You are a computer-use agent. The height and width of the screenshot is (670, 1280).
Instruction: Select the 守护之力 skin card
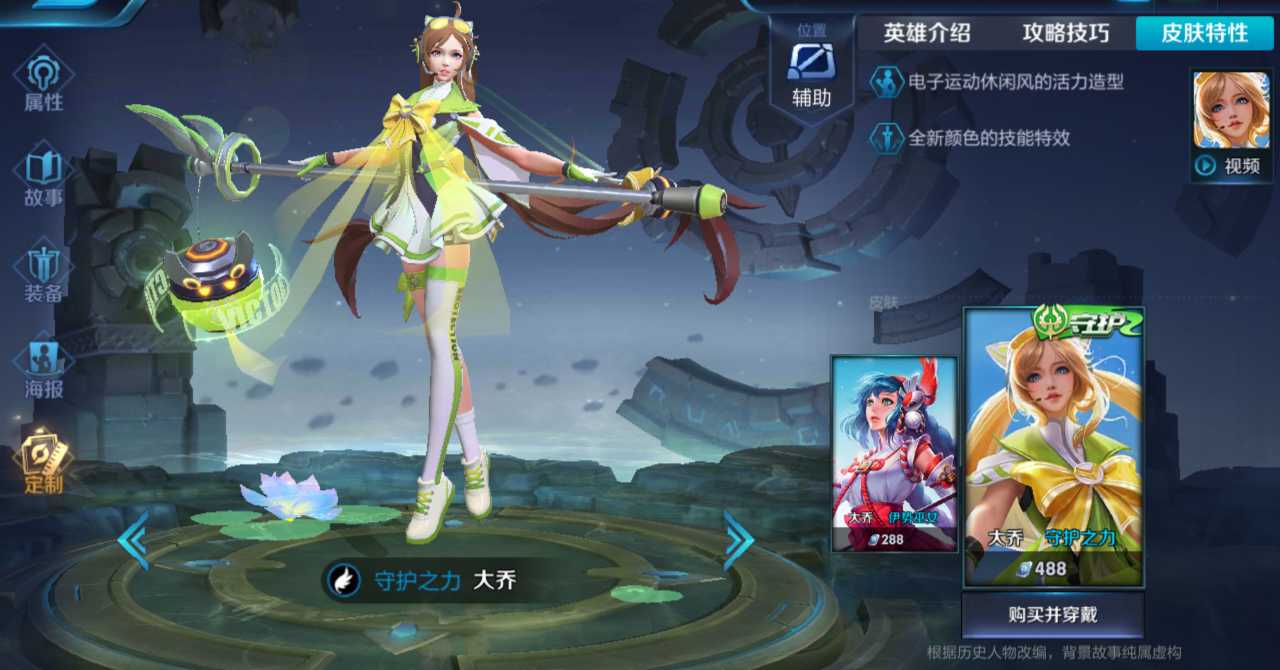[1052, 447]
